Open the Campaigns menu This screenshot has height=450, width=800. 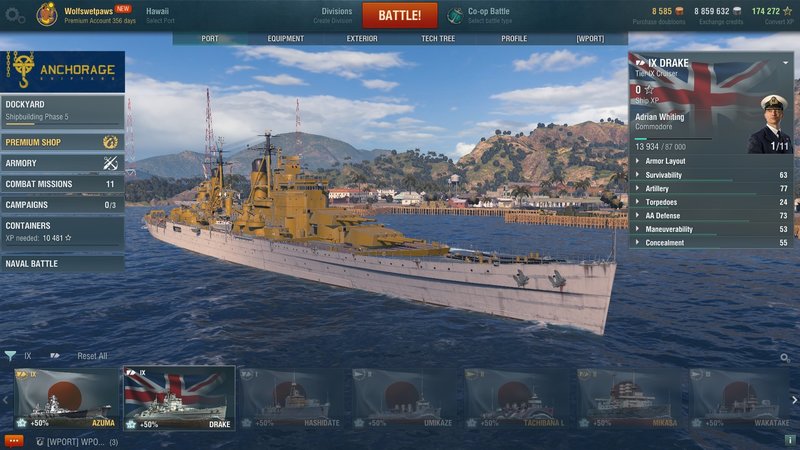click(62, 205)
